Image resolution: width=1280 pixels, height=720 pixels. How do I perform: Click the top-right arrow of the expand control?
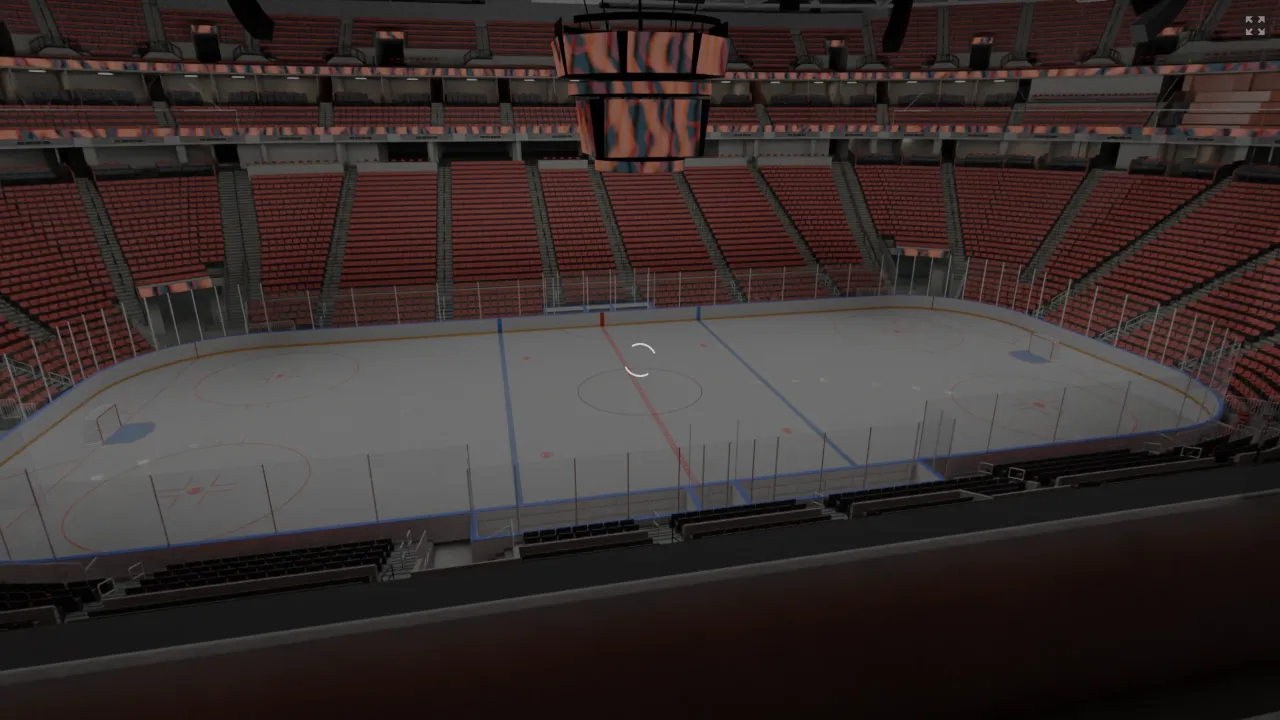(x=1261, y=19)
